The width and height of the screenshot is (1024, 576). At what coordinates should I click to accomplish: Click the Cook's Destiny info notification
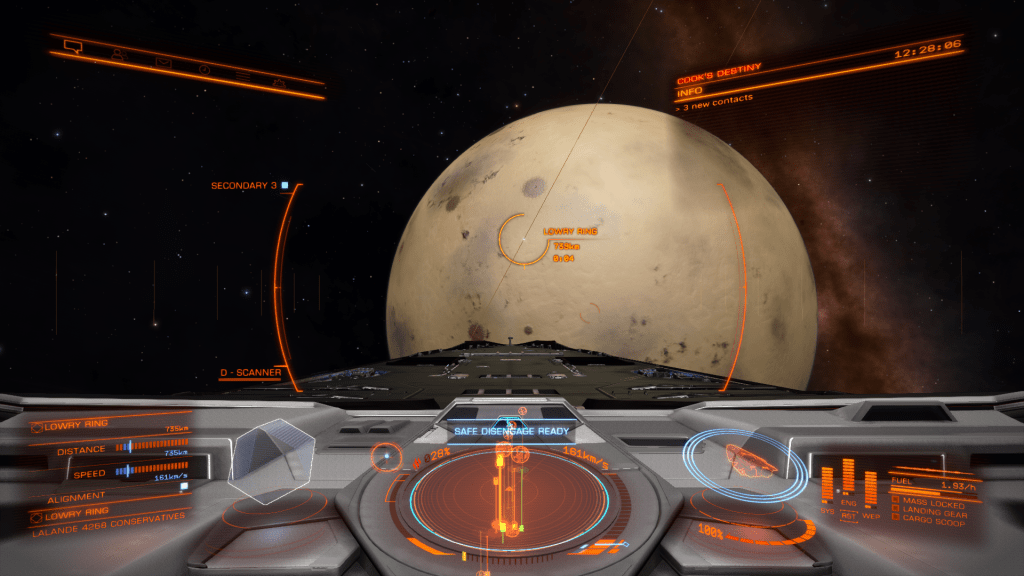point(719,79)
